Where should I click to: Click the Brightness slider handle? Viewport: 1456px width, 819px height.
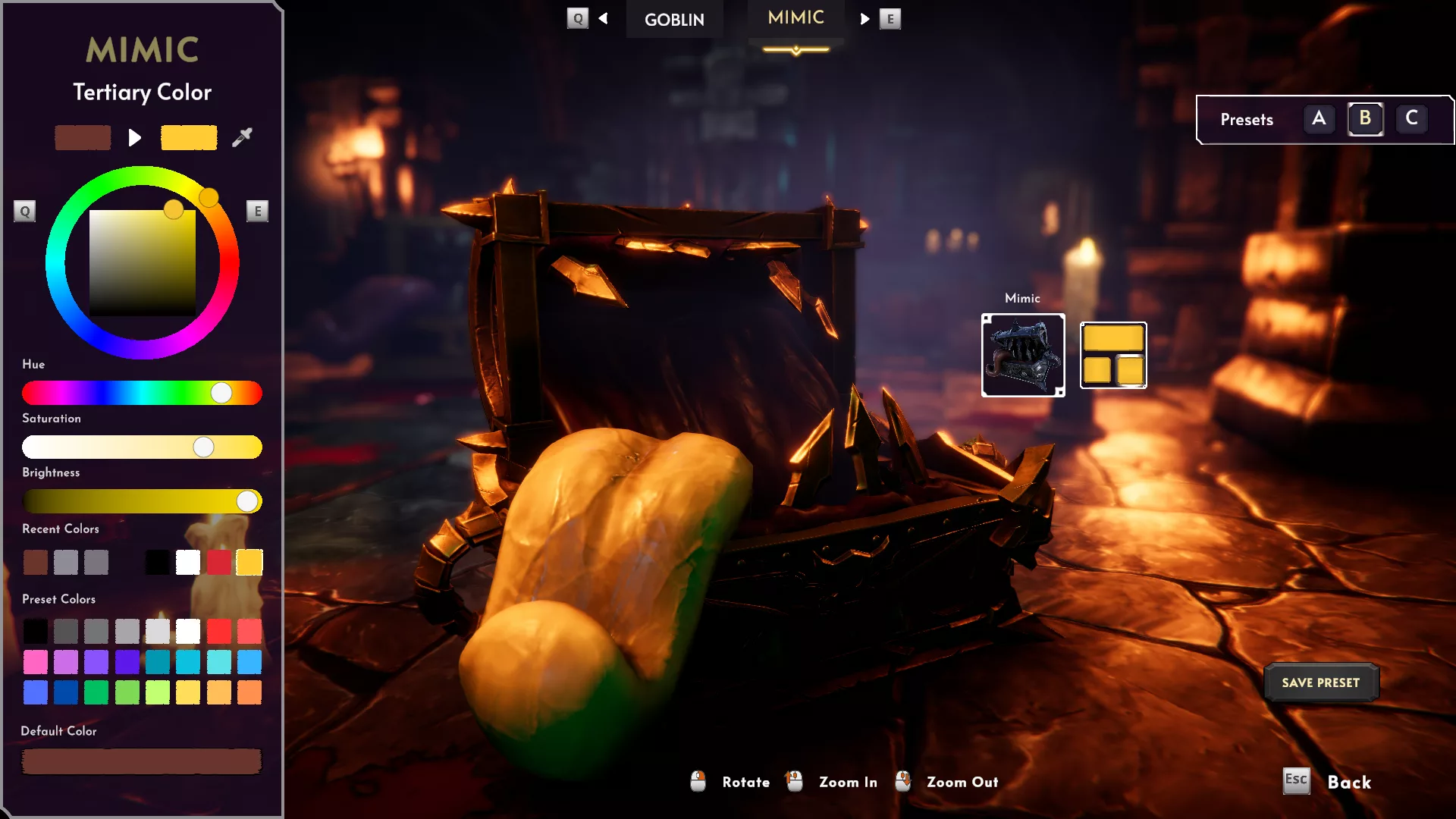247,501
